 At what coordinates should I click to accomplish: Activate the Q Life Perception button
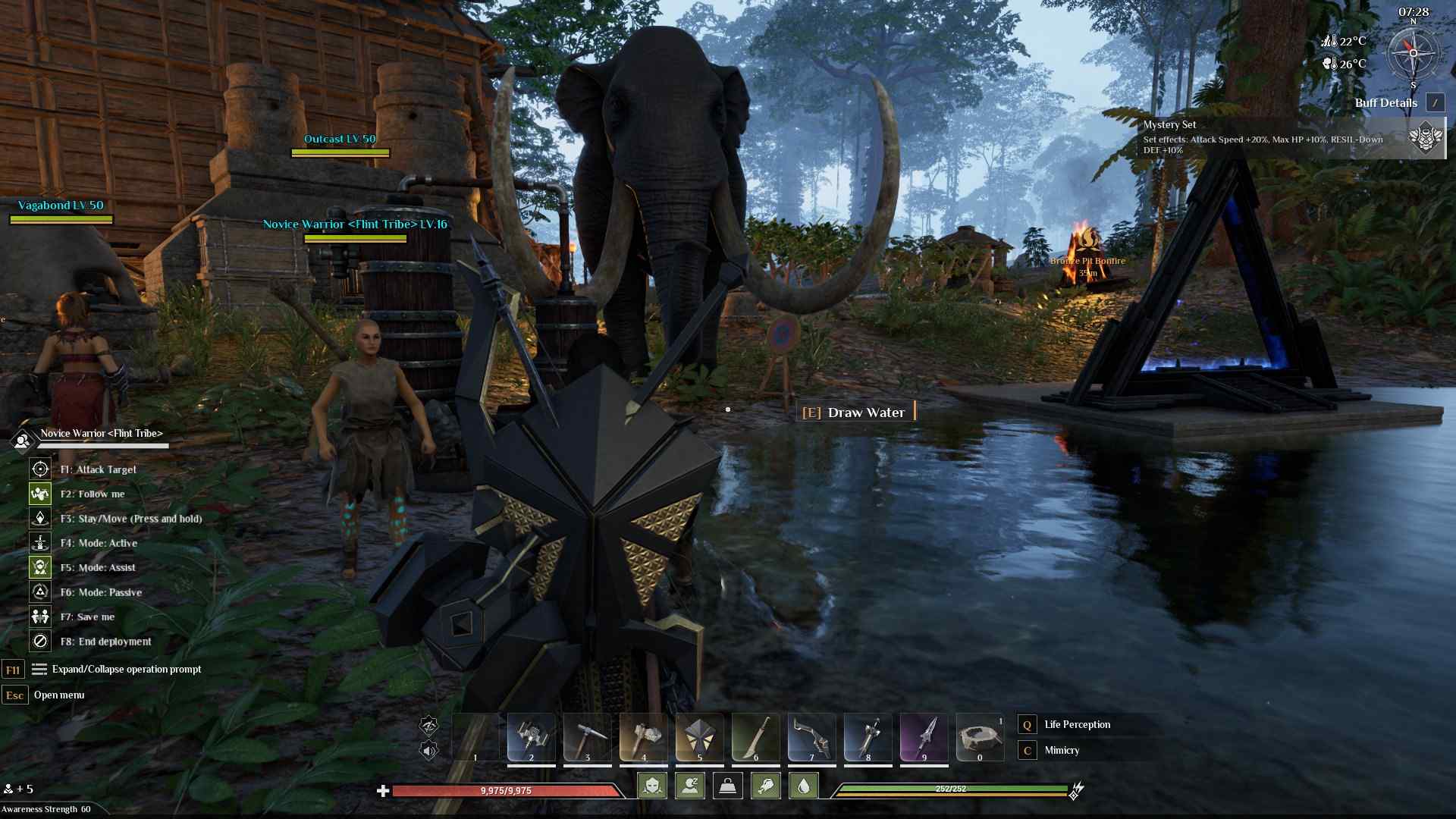pyautogui.click(x=1077, y=724)
